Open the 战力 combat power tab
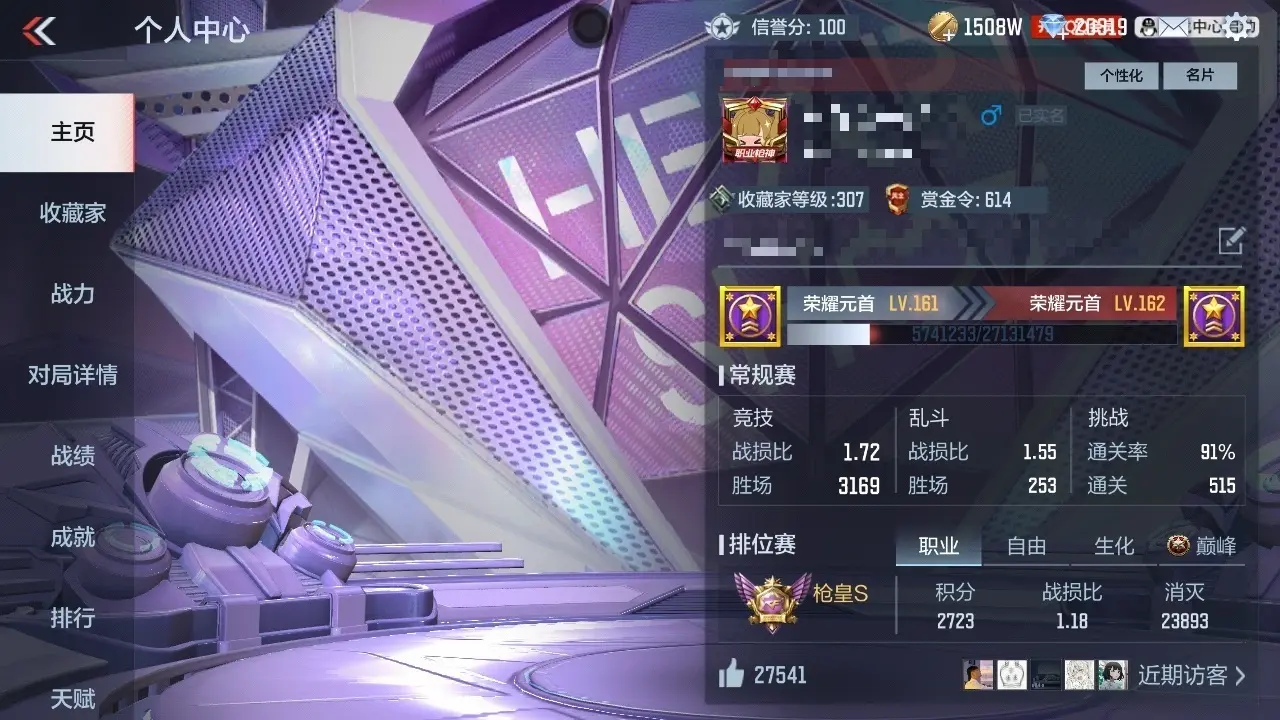 tap(72, 294)
